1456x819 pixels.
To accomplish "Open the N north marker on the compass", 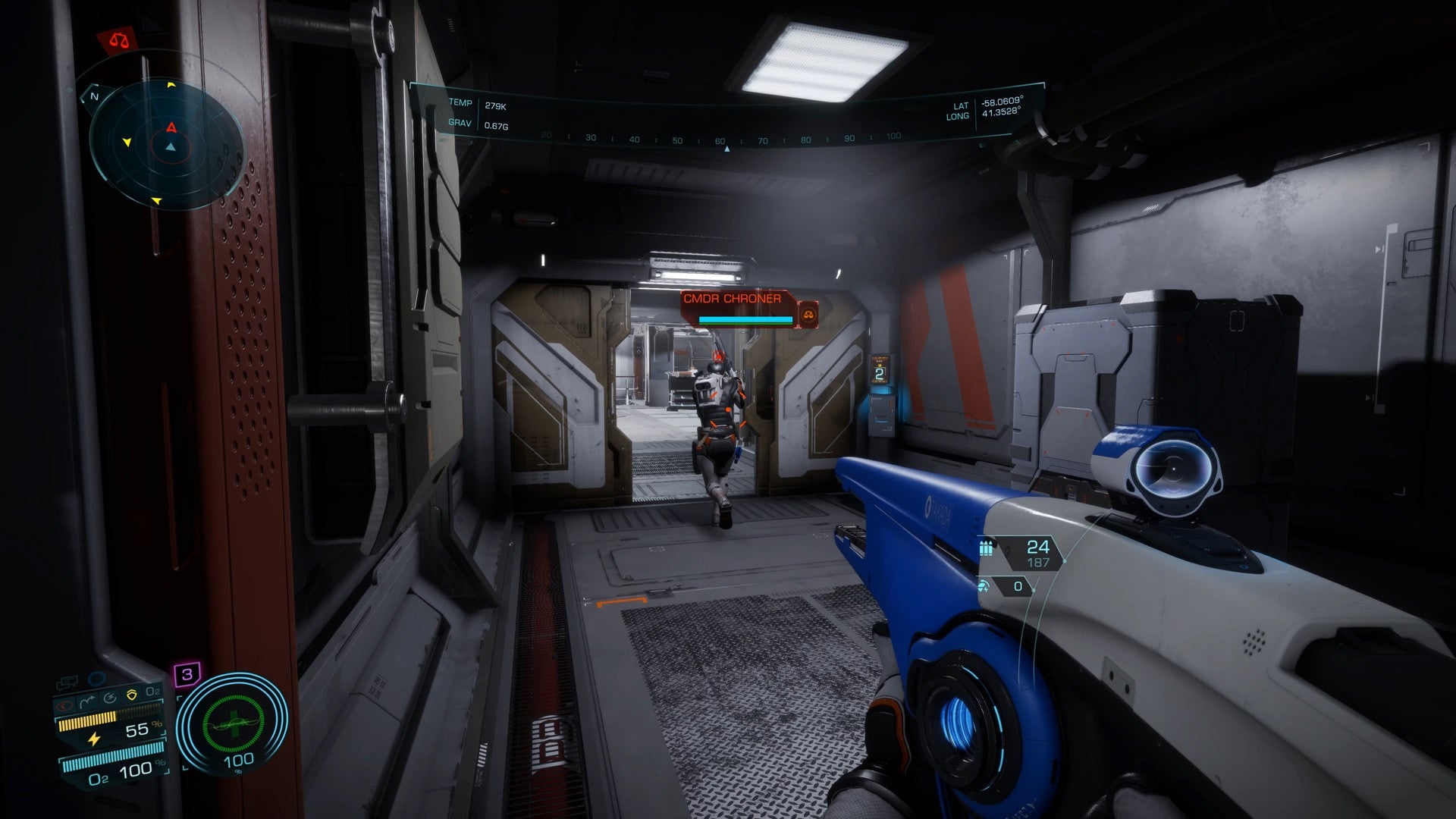I will pyautogui.click(x=94, y=96).
